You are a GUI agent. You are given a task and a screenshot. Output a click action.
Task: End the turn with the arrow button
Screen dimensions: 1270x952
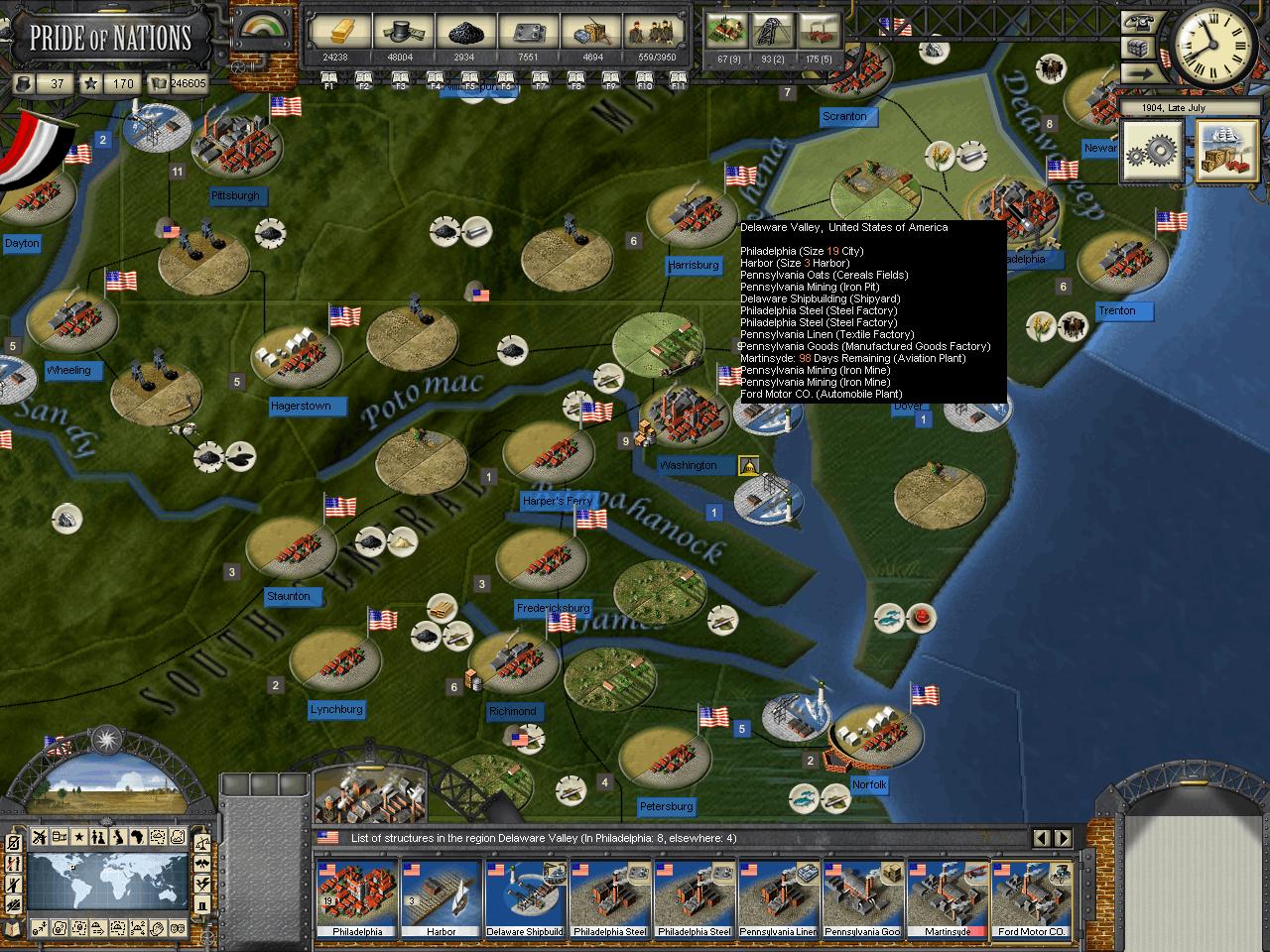[1138, 73]
